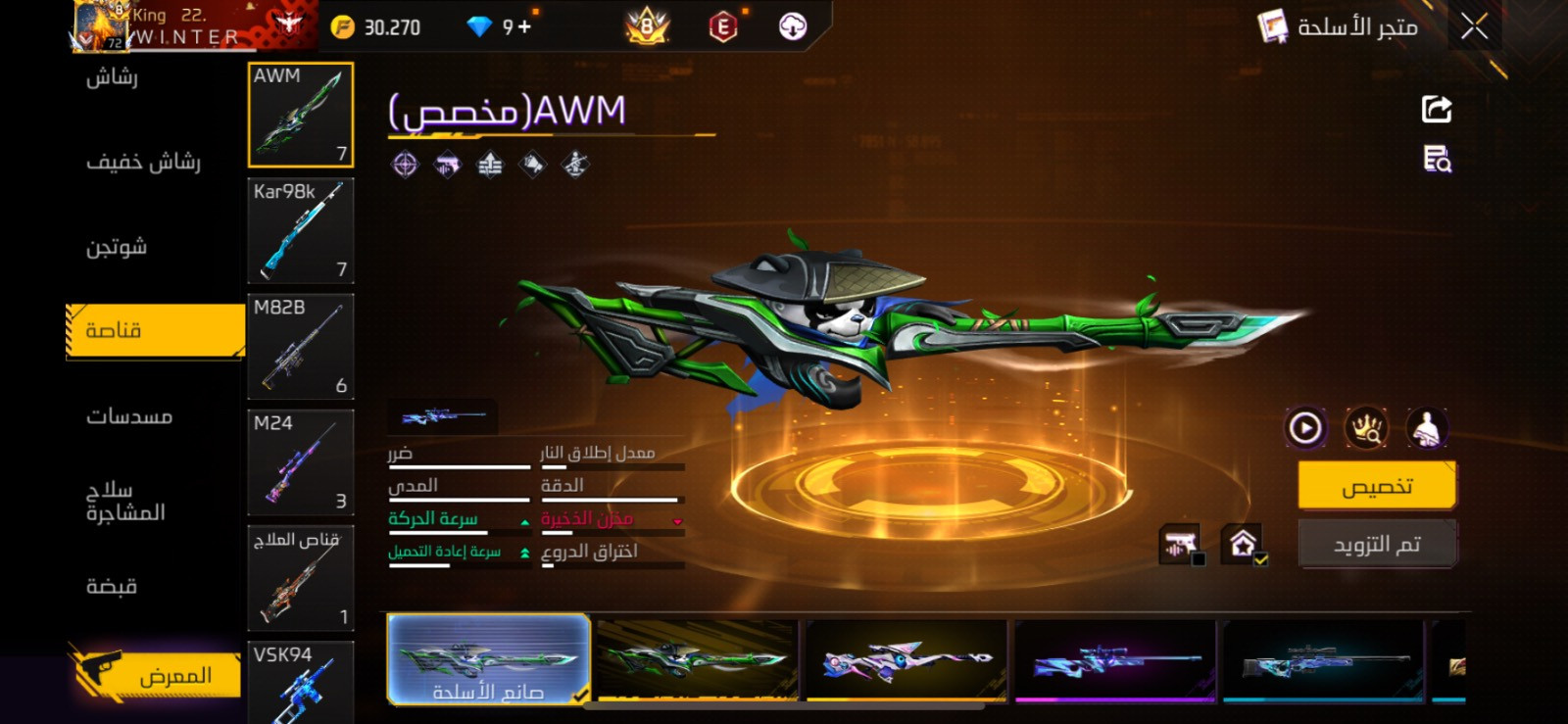The width and height of the screenshot is (1568, 724).
Task: Switch to the مسدسات category
Action: [129, 416]
